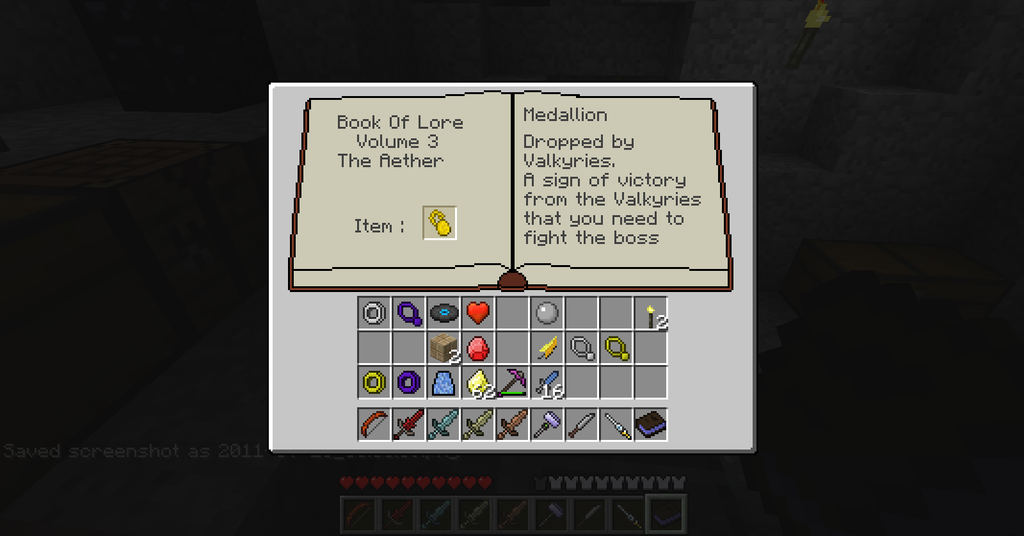Click the medallion item slot in the book
Screen dimensions: 1024x536
(440, 223)
